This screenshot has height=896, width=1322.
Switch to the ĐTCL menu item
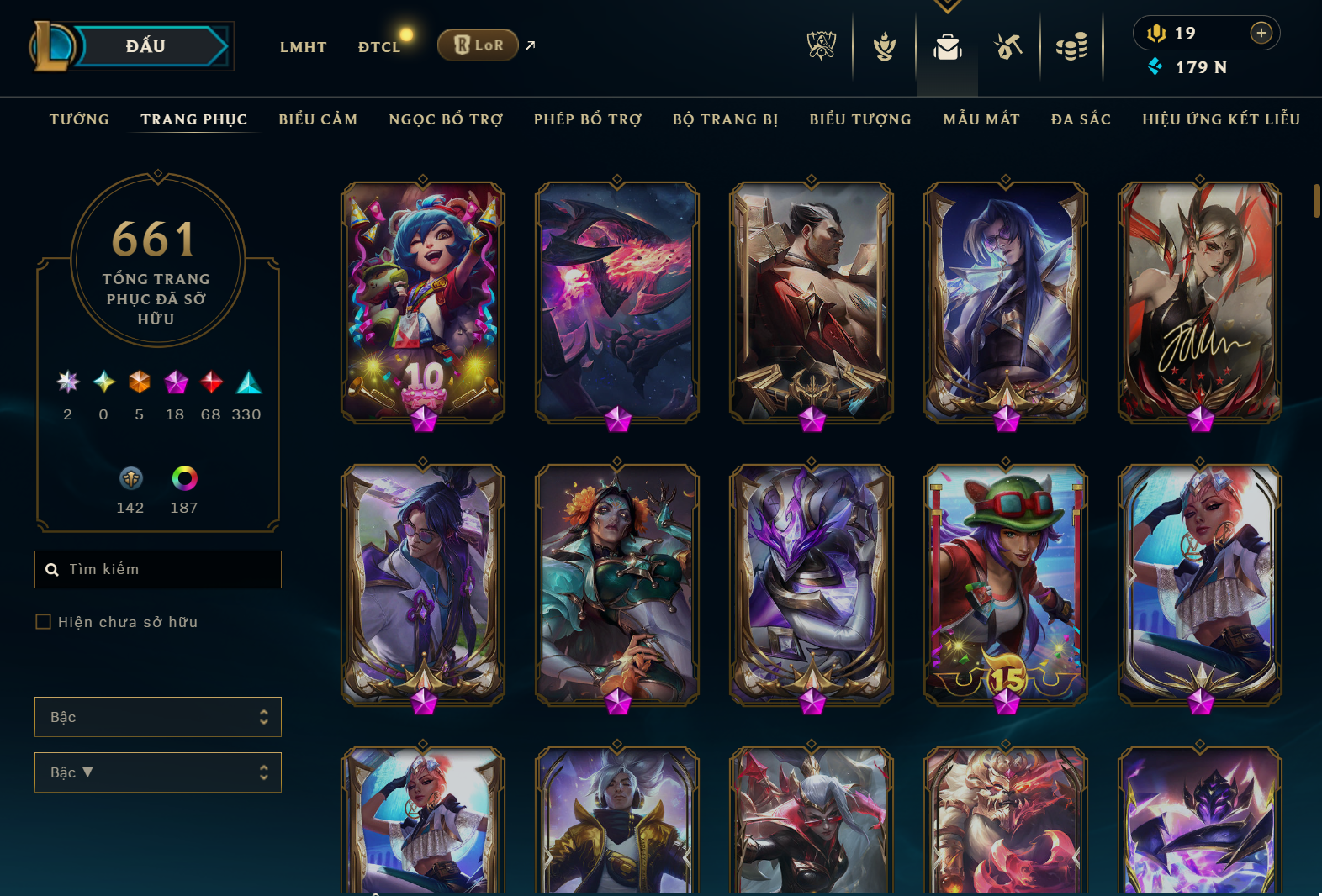click(378, 47)
